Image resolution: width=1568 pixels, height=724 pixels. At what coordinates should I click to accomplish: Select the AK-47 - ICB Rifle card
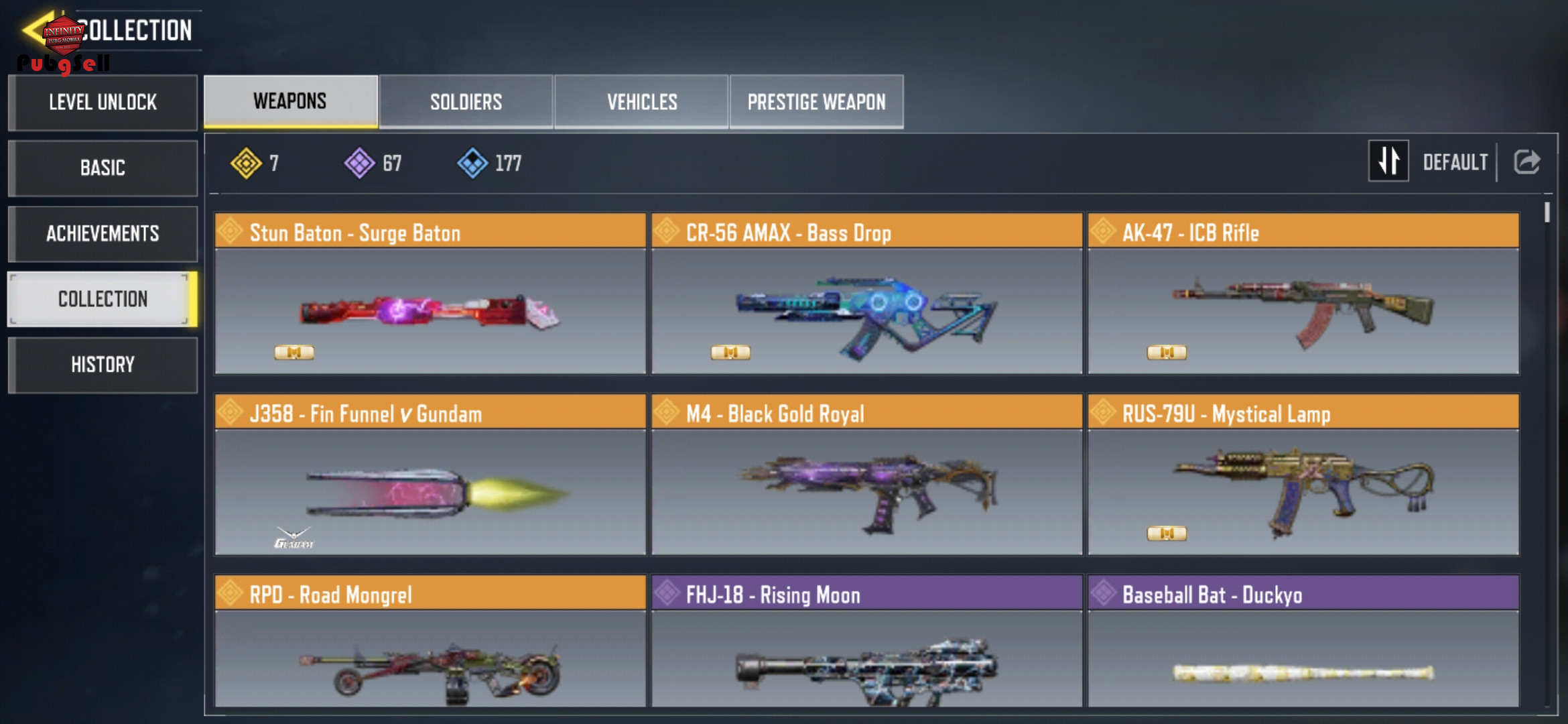(x=1303, y=294)
